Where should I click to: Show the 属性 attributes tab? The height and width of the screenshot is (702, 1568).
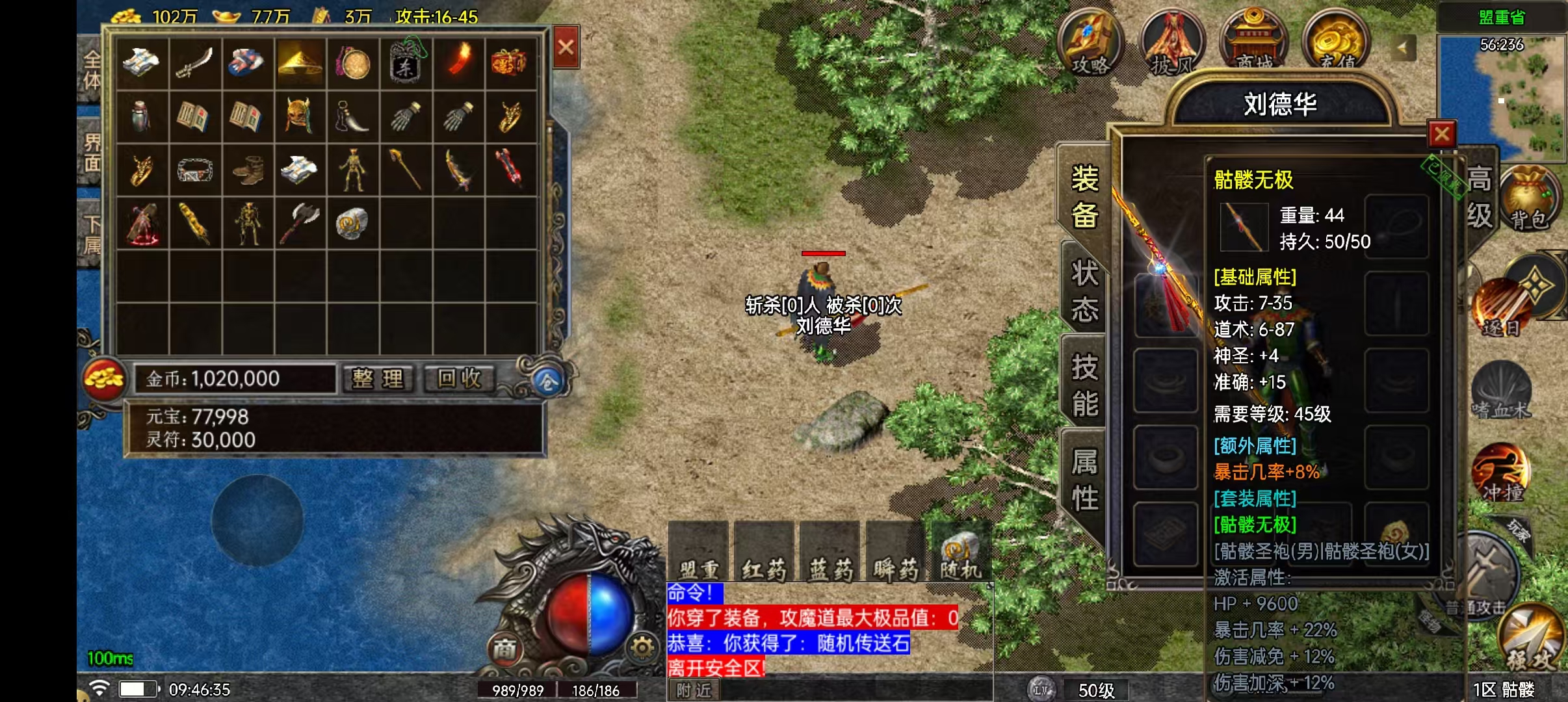click(1084, 480)
